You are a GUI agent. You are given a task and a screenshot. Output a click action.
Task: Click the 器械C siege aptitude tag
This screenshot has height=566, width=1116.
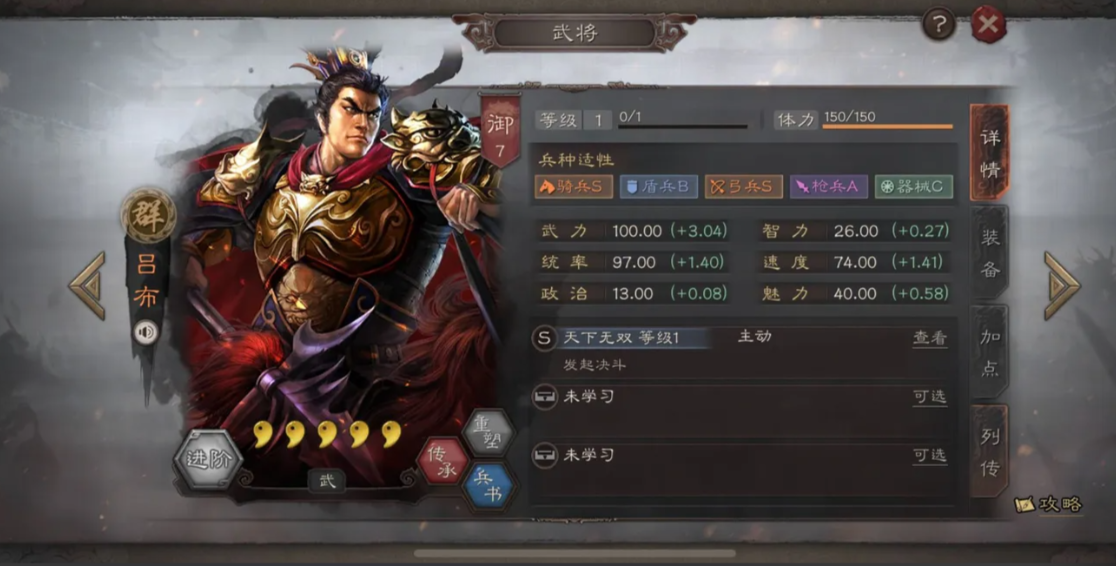coord(913,187)
